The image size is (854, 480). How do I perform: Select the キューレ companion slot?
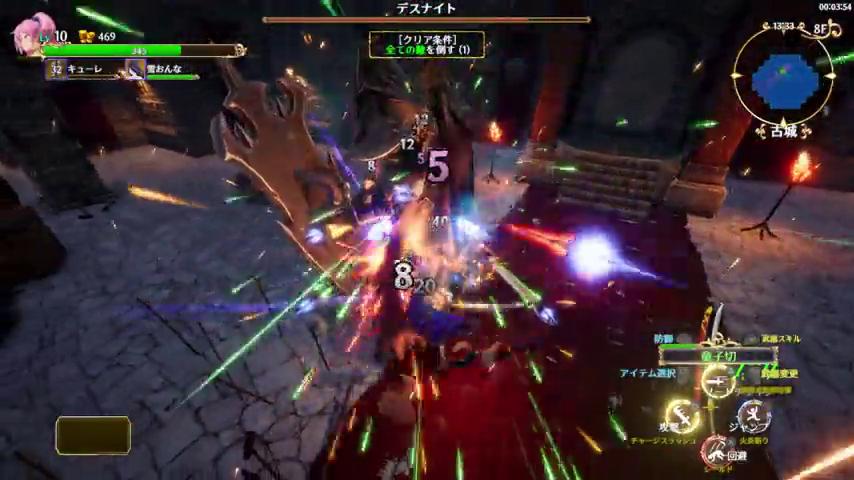point(82,69)
